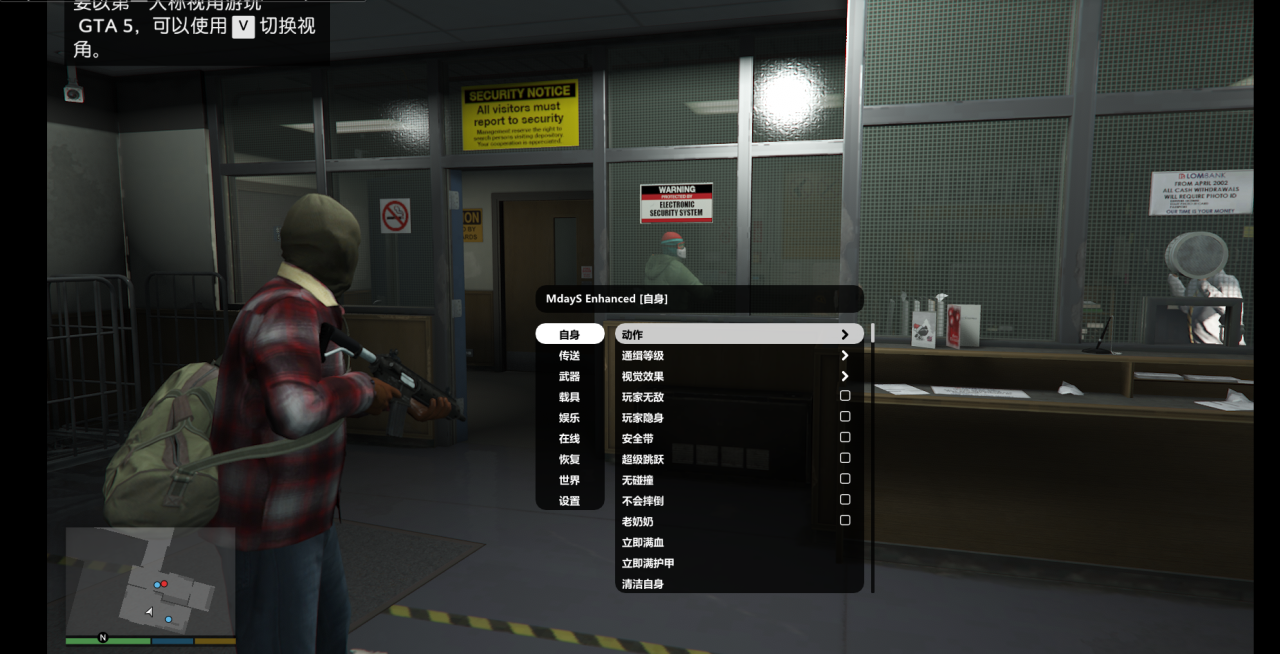Choose the 恢复 category
Viewport: 1280px width, 654px height.
coord(569,459)
